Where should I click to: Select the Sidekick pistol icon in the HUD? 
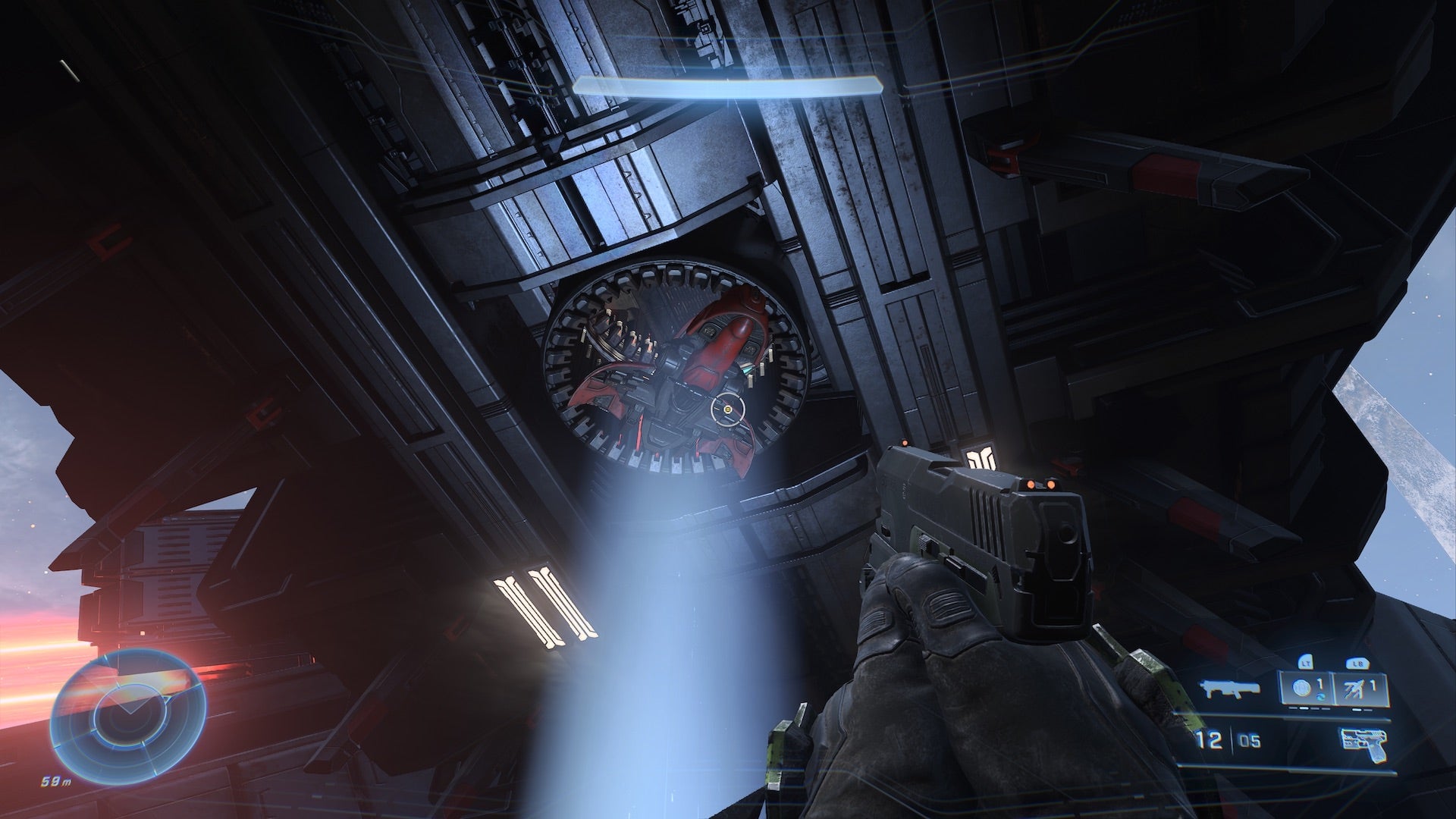coord(1365,742)
